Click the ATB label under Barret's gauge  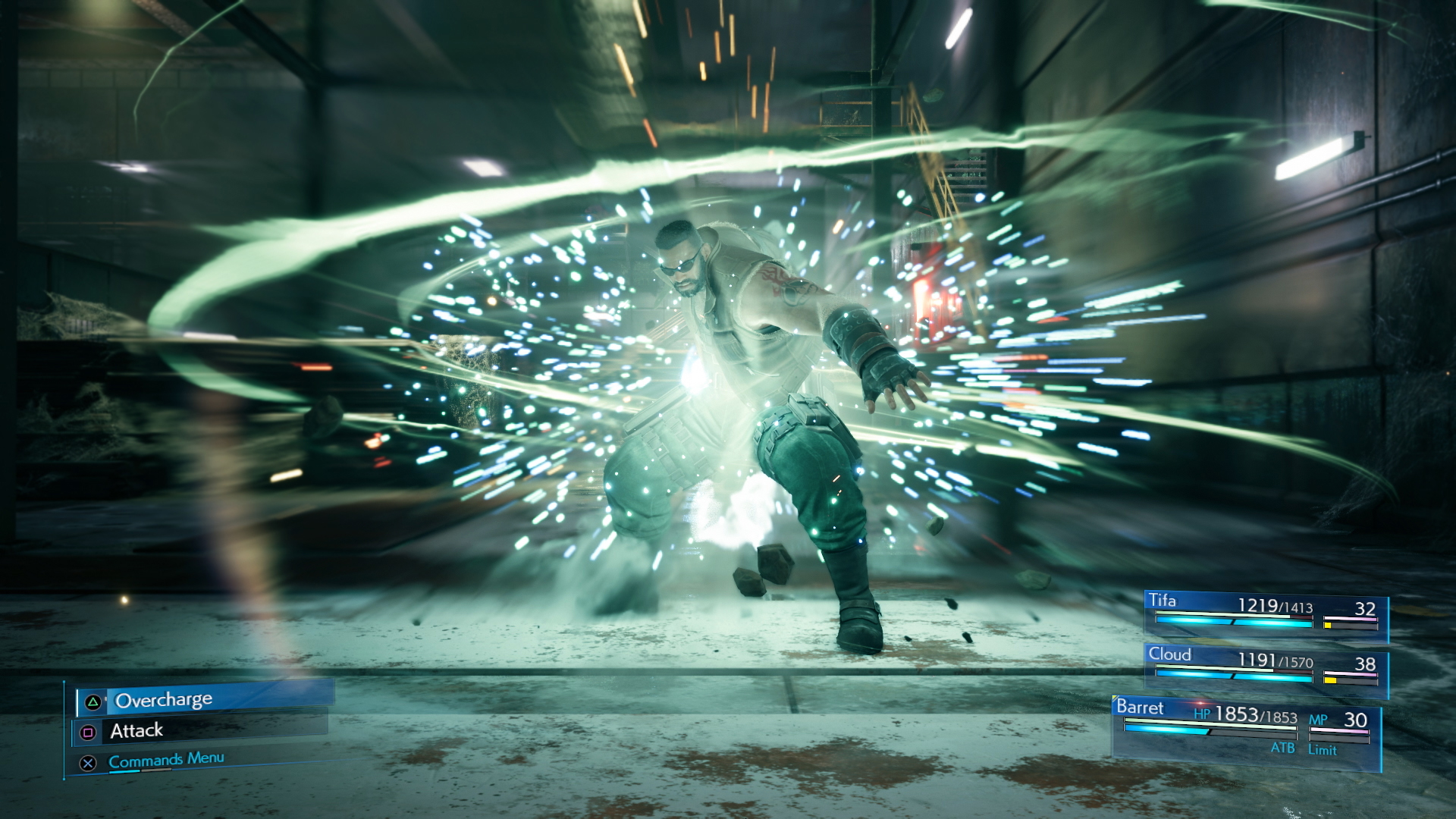[1283, 748]
